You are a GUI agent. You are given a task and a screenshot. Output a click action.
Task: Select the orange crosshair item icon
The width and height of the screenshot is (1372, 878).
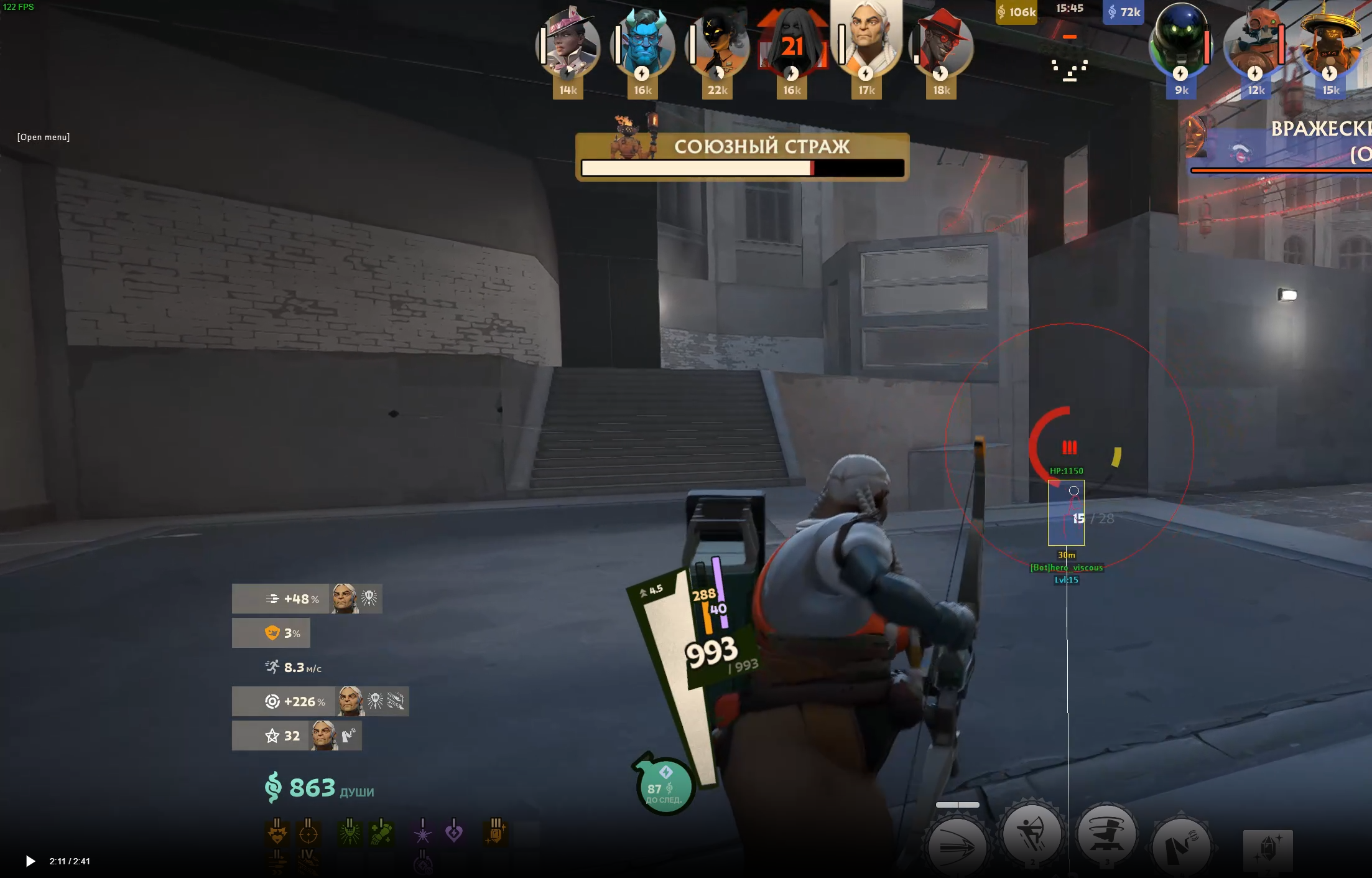[x=308, y=833]
